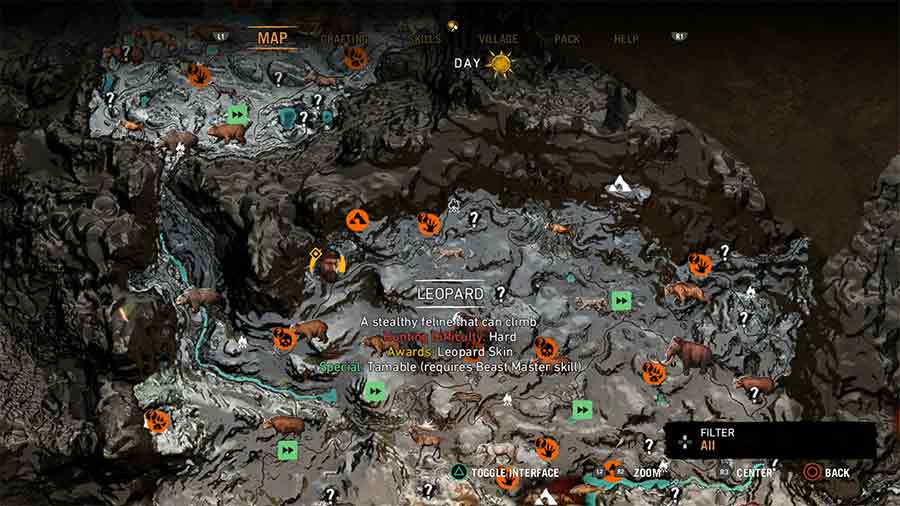The width and height of the screenshot is (900, 506).
Task: Select the Leopard map marker label
Action: [450, 293]
